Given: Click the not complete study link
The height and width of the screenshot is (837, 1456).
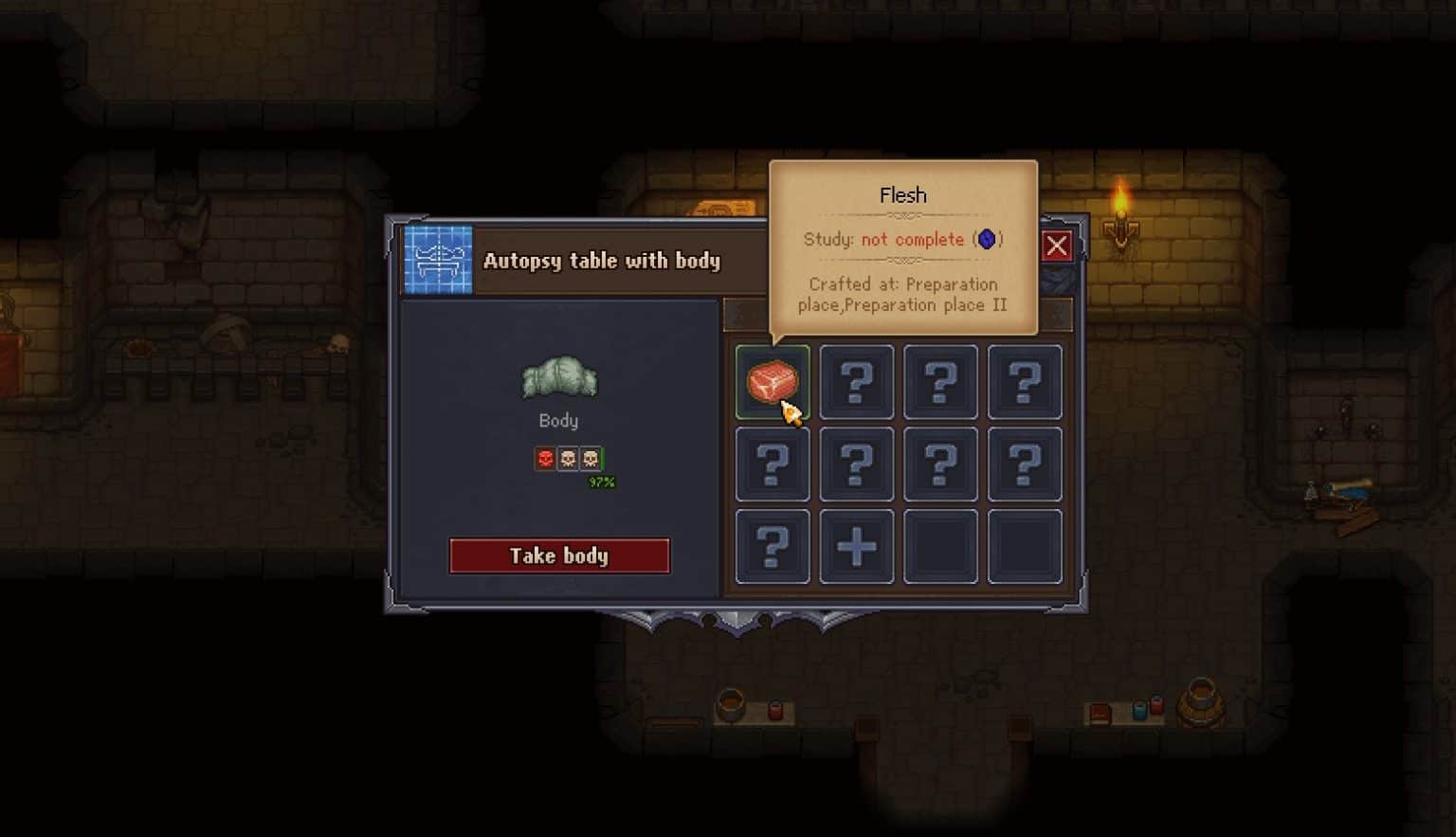Looking at the screenshot, I should pos(913,239).
